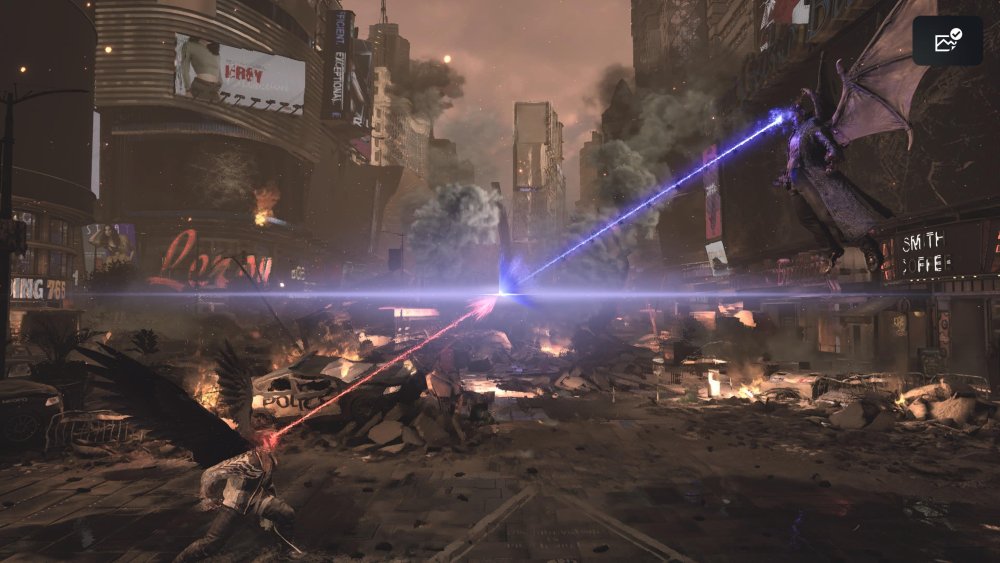This screenshot has height=563, width=1000.
Task: Click the screenshot-saved picture icon with checkmark
Action: (x=947, y=41)
